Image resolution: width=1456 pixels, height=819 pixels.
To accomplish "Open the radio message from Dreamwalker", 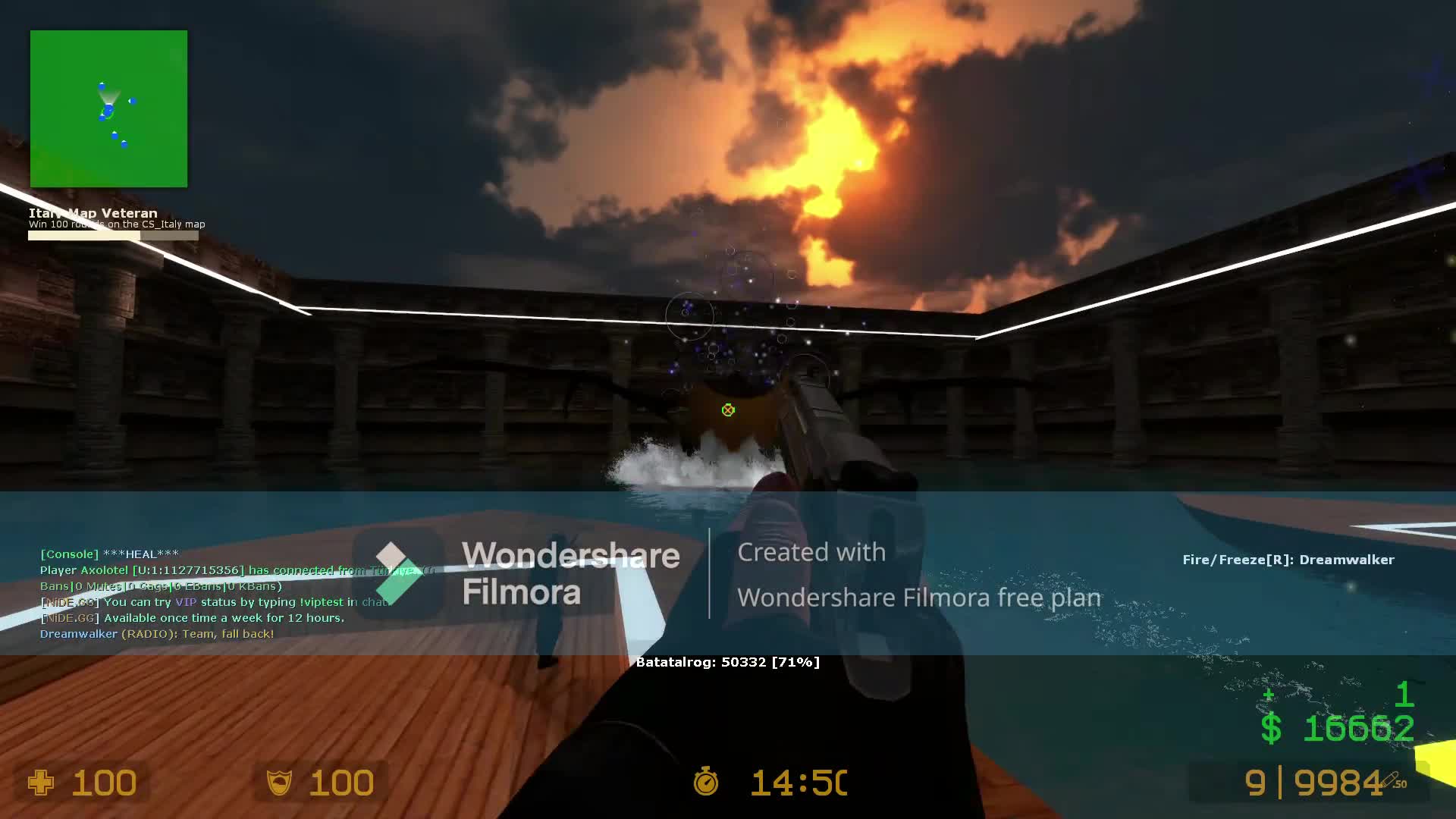I will pos(157,633).
